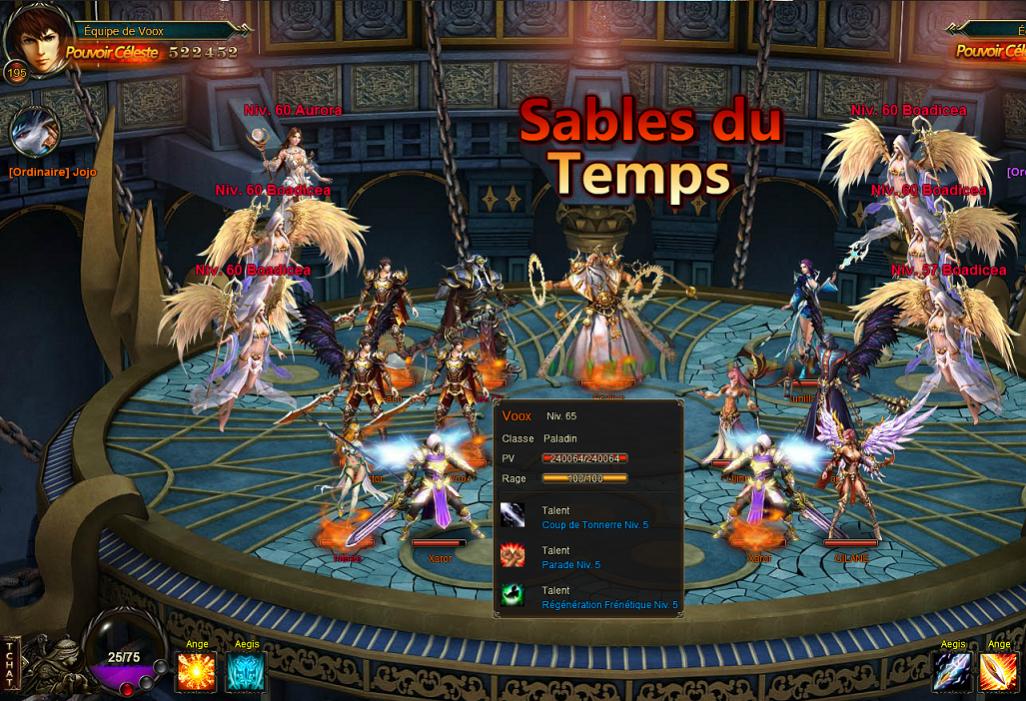The height and width of the screenshot is (701, 1026).
Task: Trigger the flaming blade Ange icon
Action: [x=998, y=672]
